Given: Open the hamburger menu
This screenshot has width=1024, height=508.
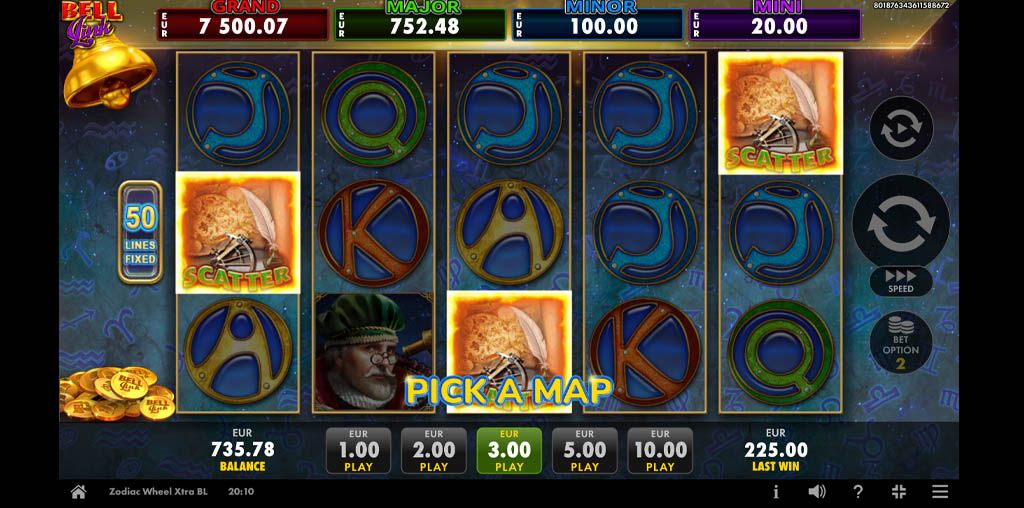Looking at the screenshot, I should tap(940, 492).
